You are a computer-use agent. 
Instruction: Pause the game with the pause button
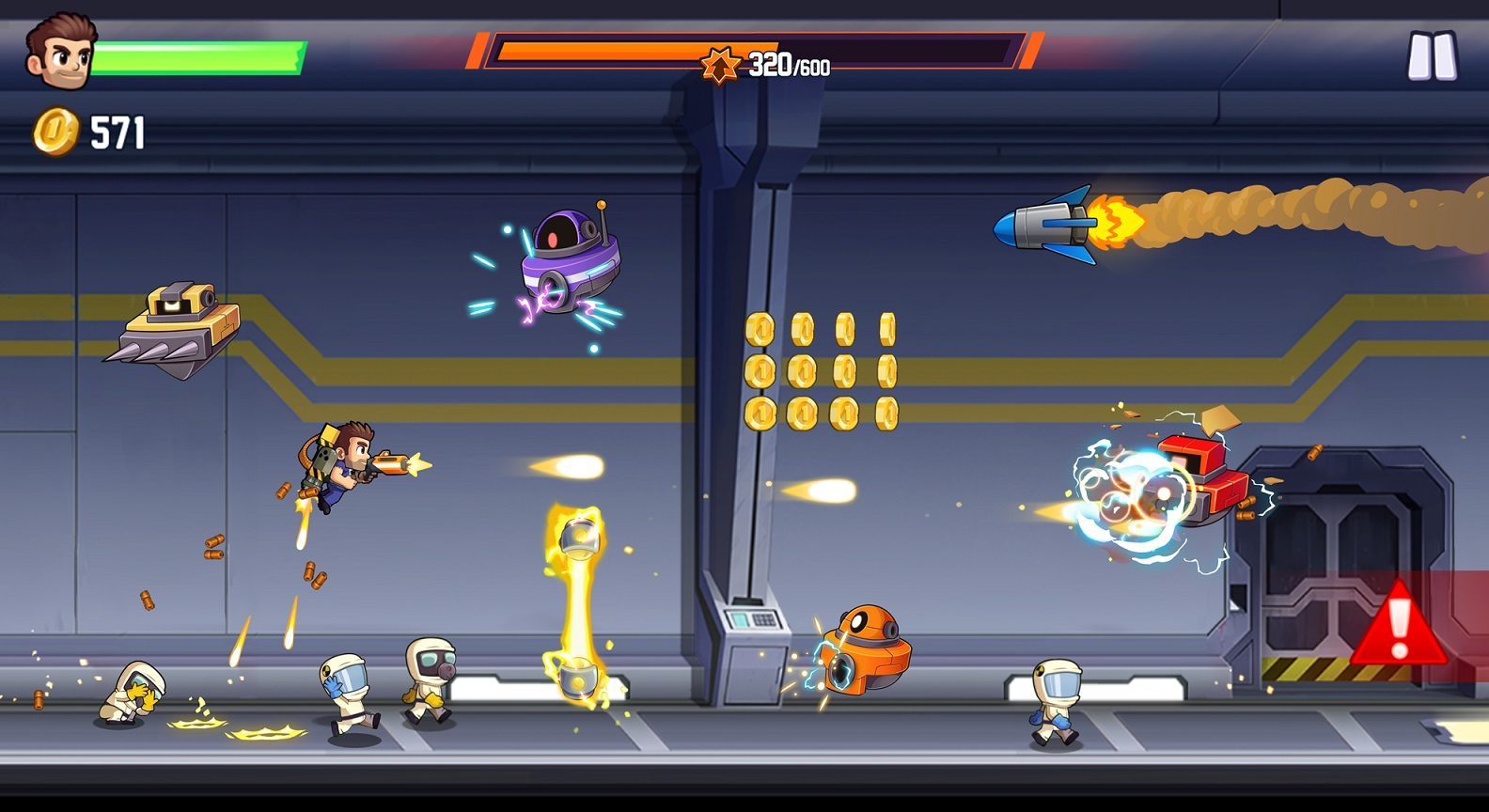pos(1431,56)
